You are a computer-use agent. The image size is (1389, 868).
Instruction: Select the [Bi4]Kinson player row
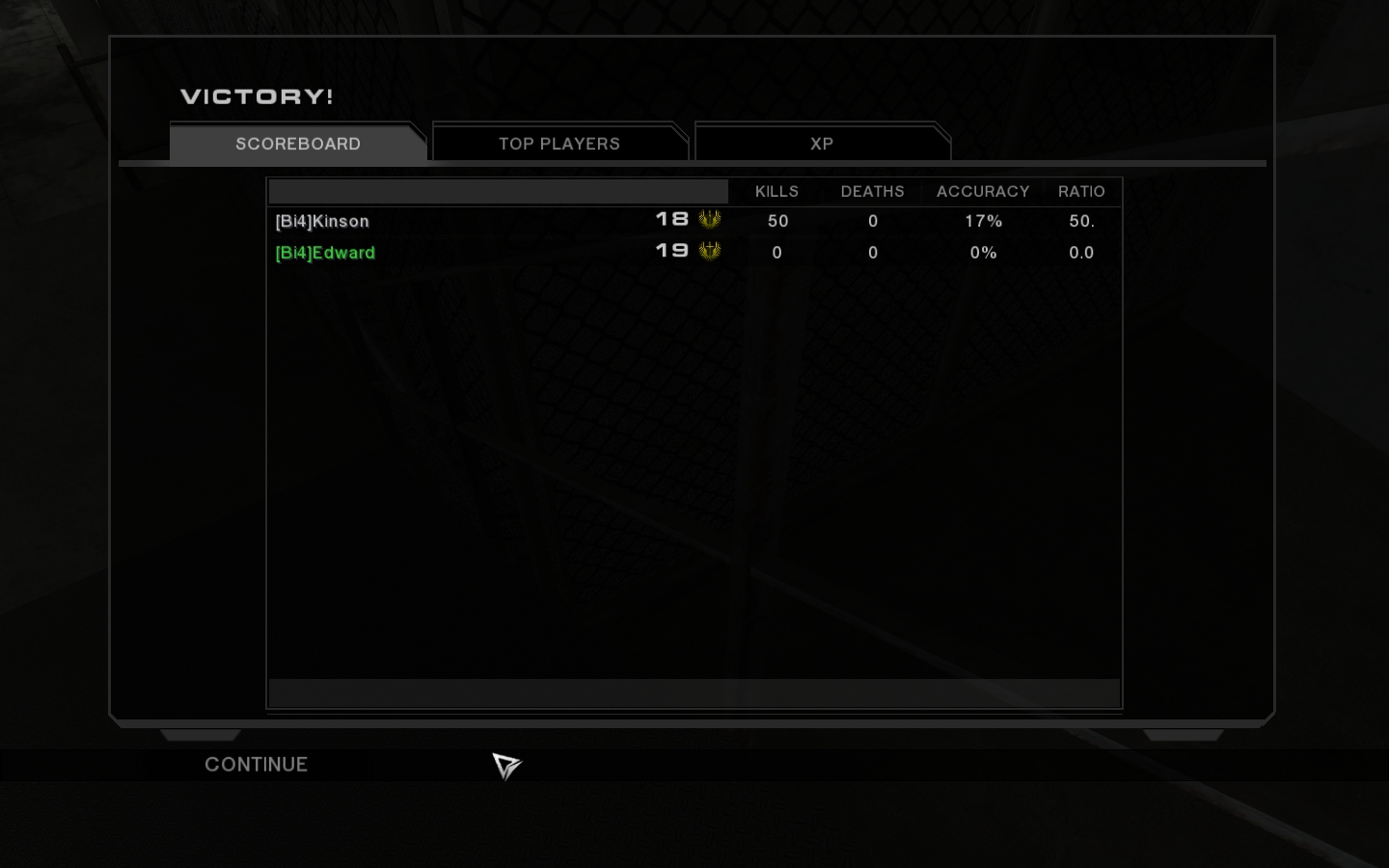tap(322, 221)
